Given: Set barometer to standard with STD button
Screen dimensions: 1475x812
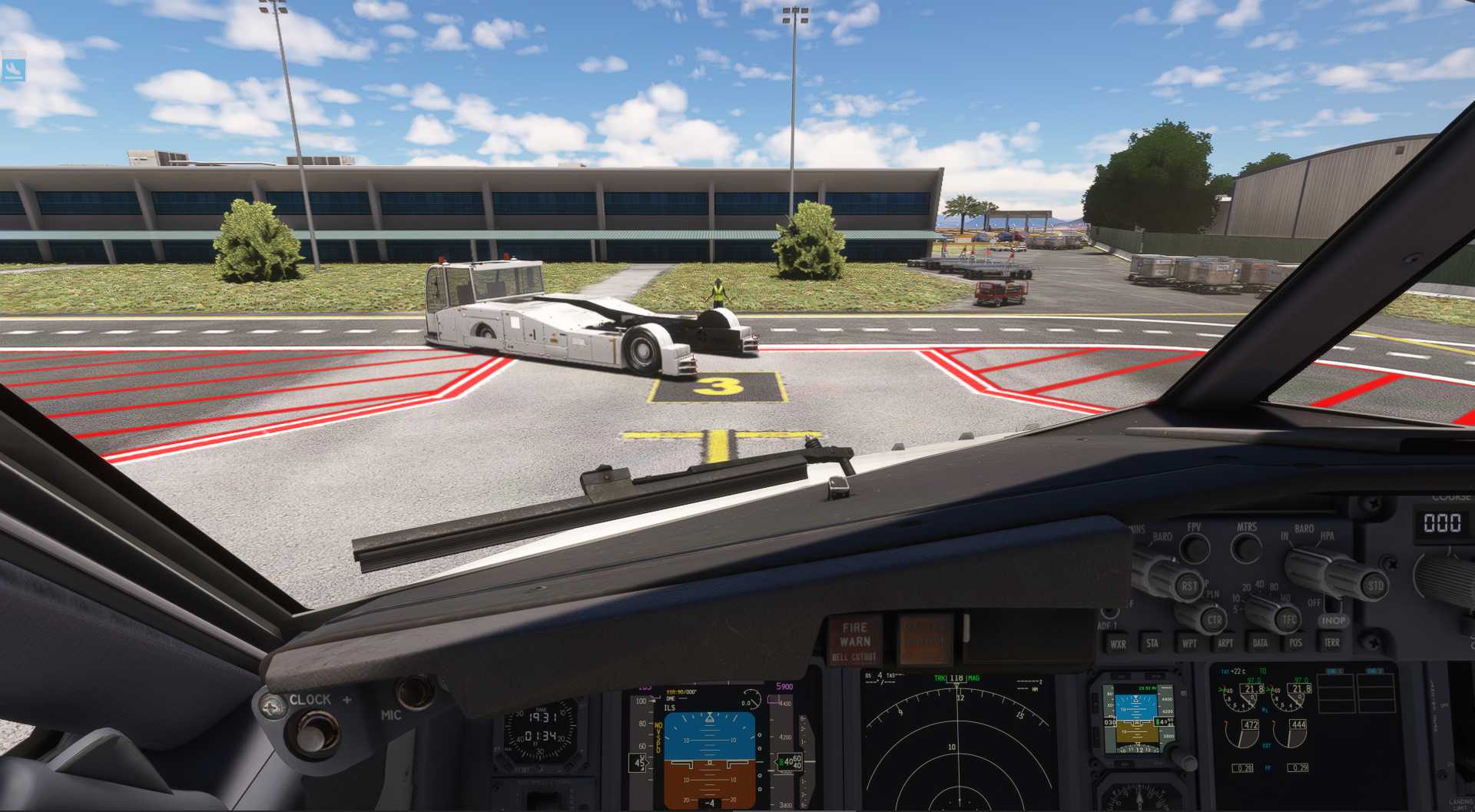Looking at the screenshot, I should (x=1374, y=585).
